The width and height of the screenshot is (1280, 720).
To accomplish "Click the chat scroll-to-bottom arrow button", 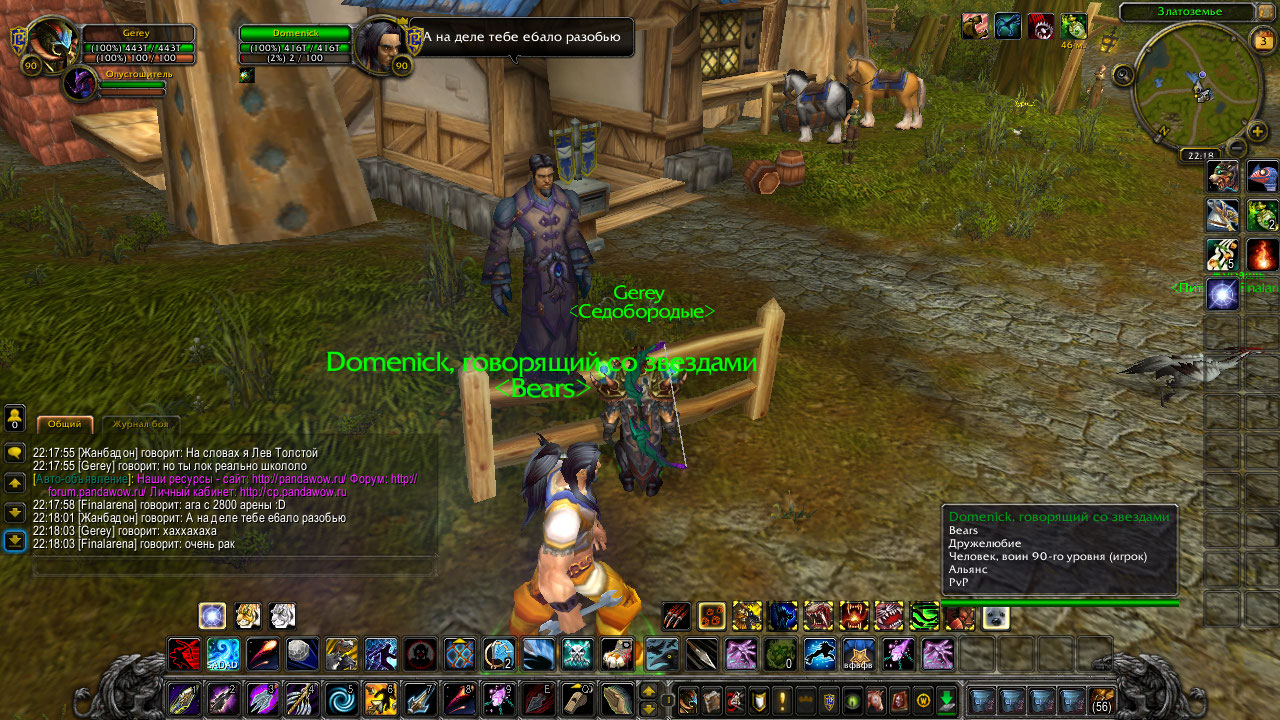I will pos(15,541).
